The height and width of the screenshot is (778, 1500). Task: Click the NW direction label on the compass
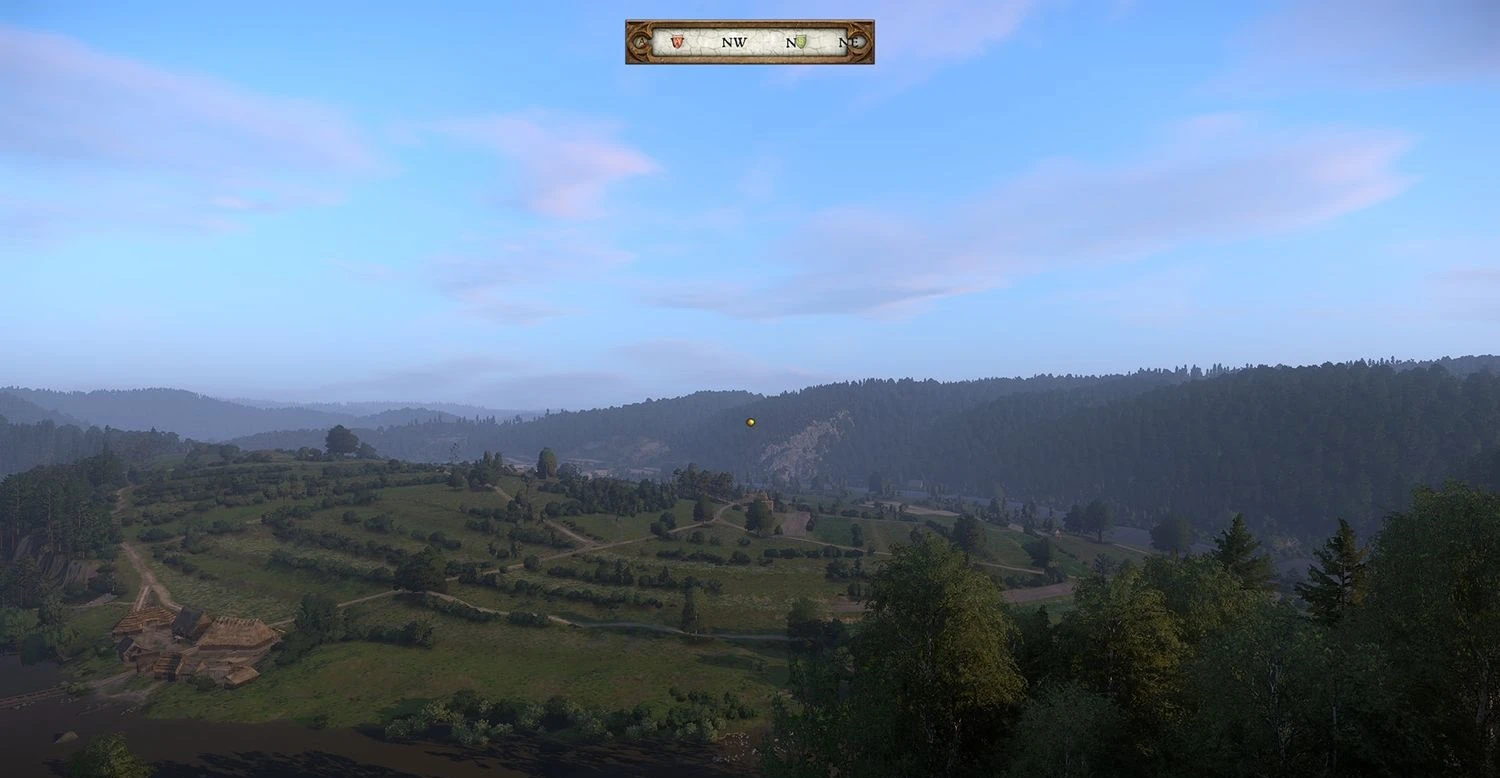pos(733,43)
